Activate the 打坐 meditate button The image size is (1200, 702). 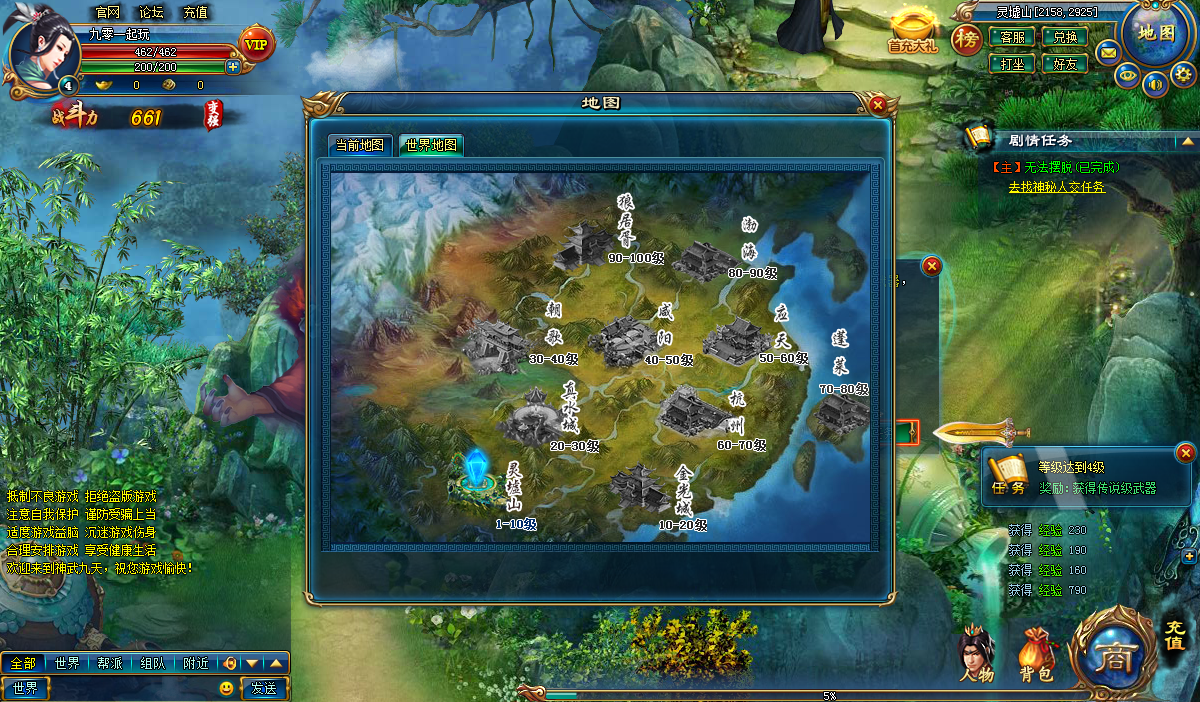pyautogui.click(x=1012, y=63)
